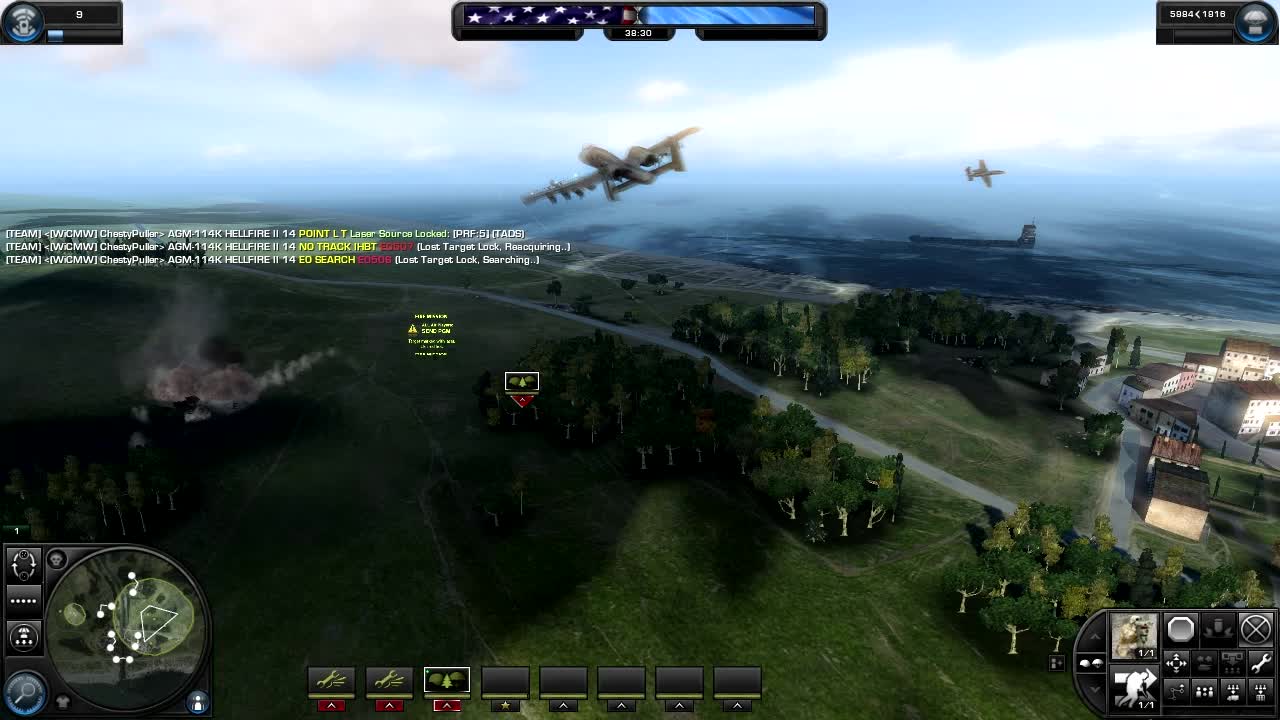Expand the starred unit slot chevron
1280x720 pixels.
pos(504,705)
